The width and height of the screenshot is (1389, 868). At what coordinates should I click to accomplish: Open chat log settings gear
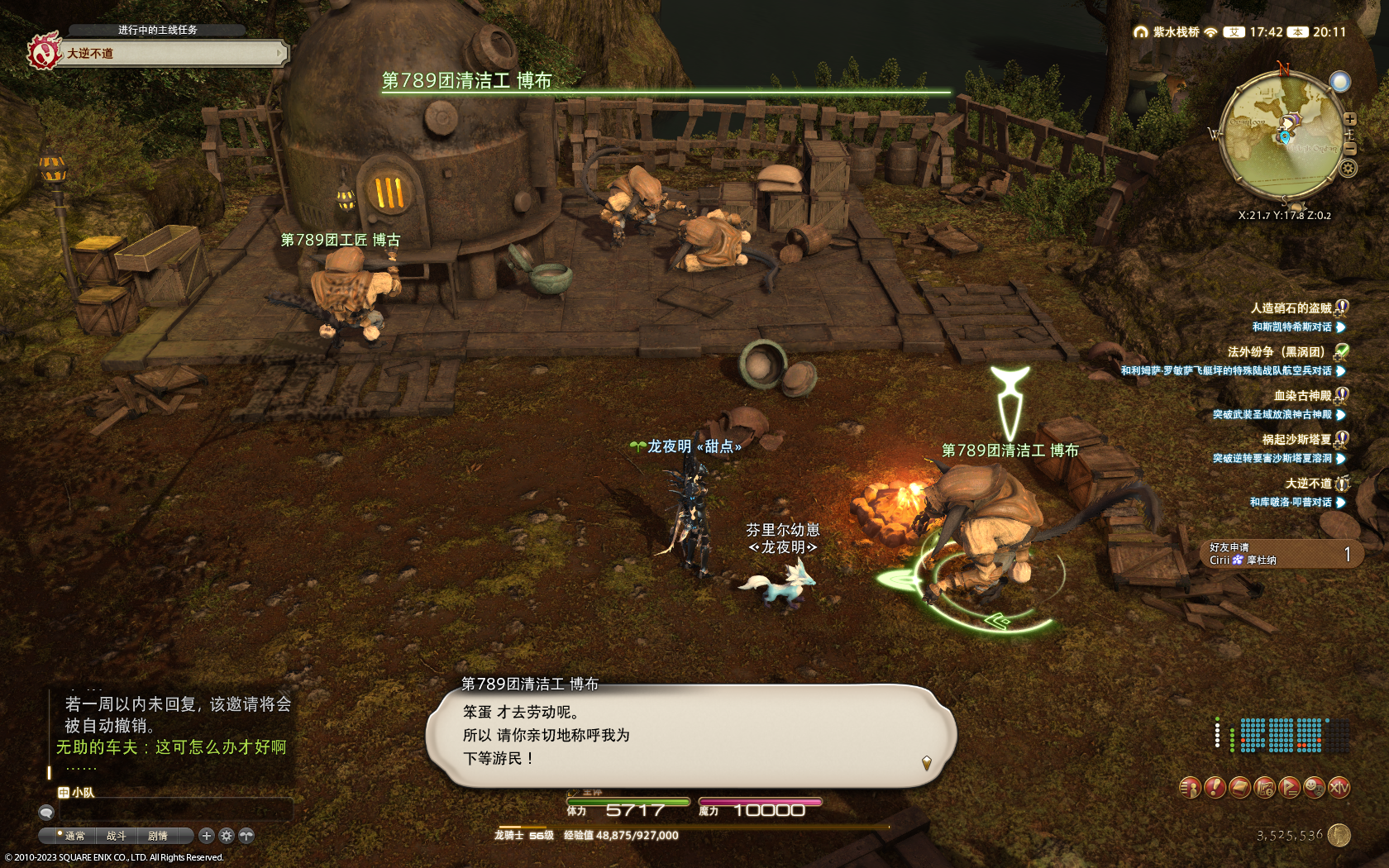(227, 836)
